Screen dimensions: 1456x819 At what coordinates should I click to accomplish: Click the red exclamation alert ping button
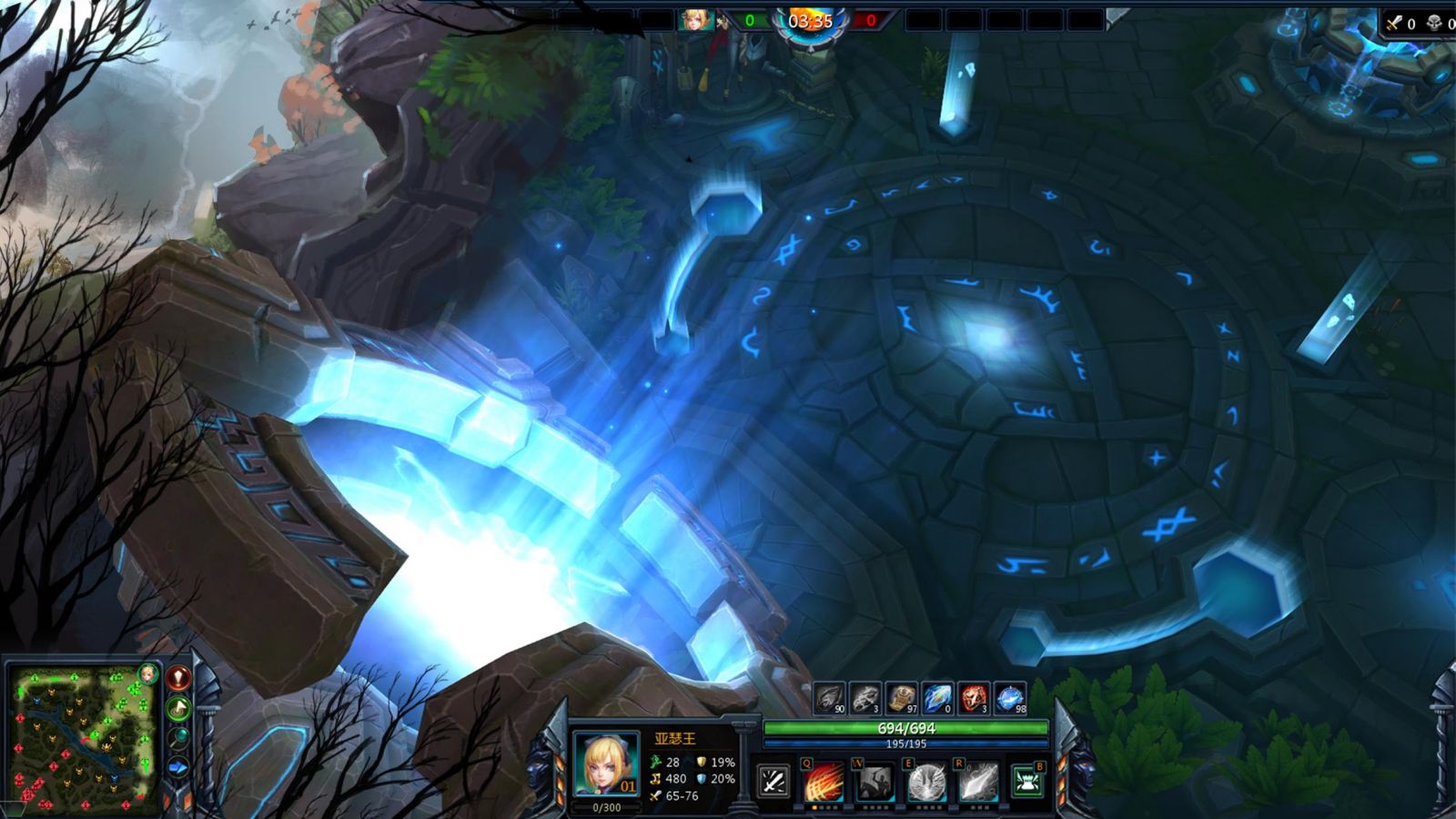pyautogui.click(x=179, y=677)
